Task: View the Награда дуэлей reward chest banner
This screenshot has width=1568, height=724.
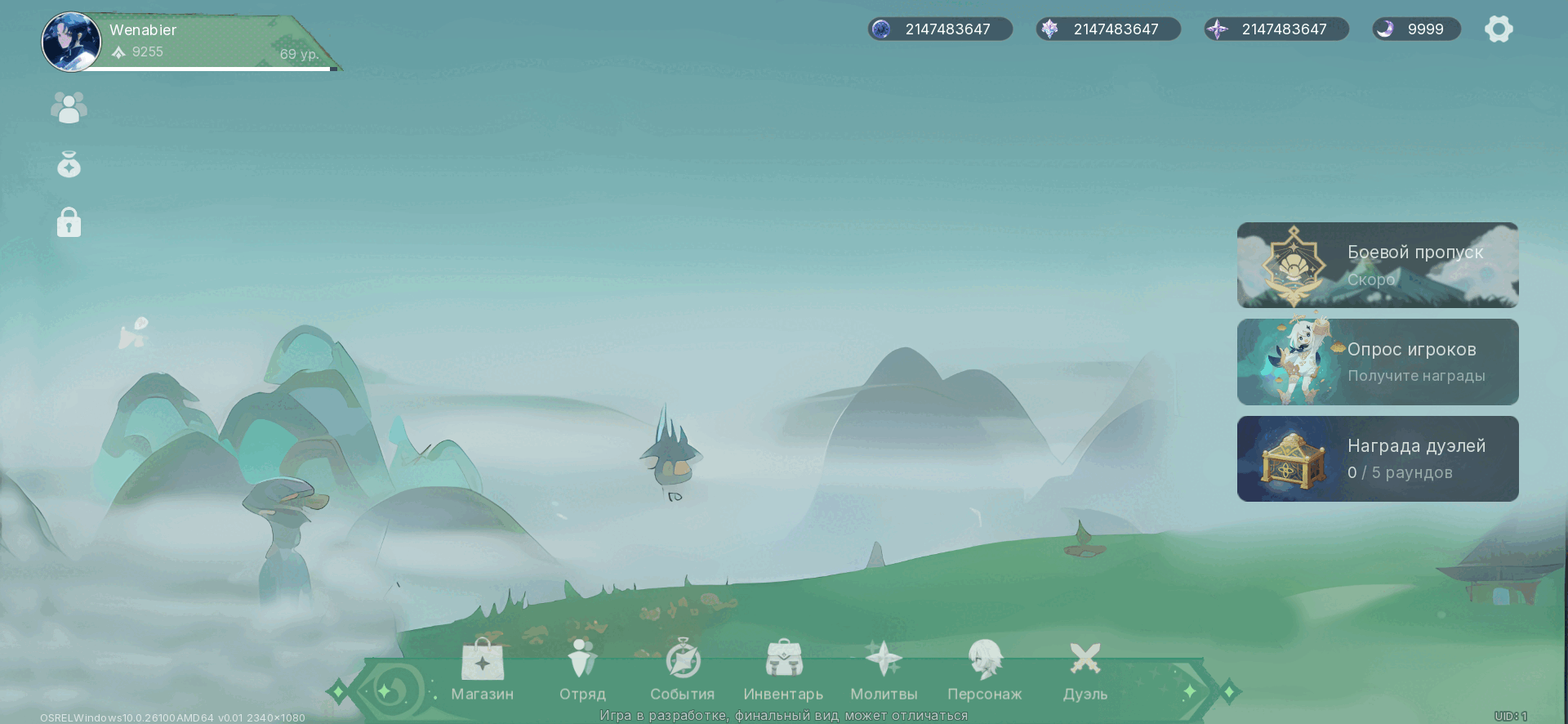Action: coord(1378,458)
